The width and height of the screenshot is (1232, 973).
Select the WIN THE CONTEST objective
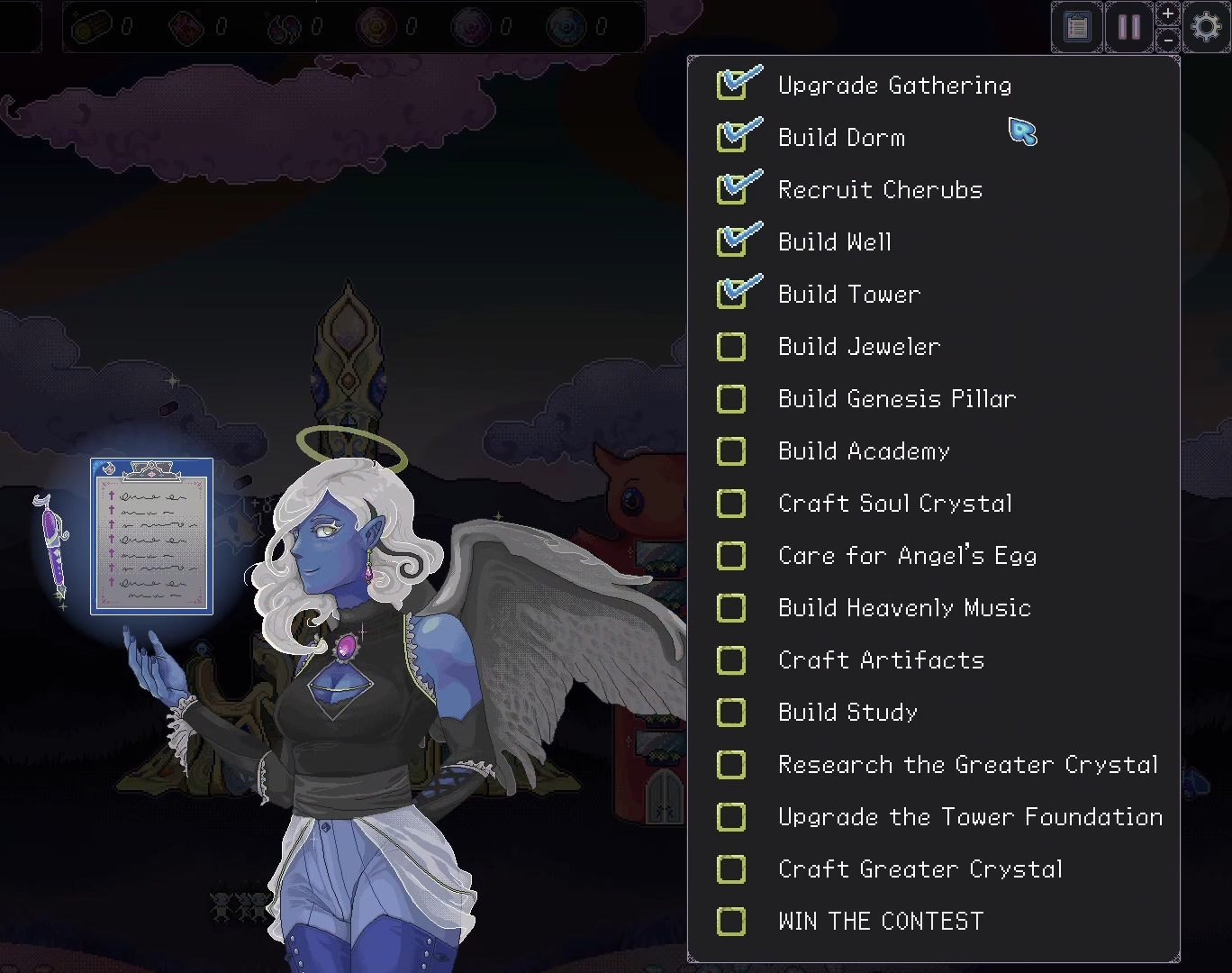880,922
